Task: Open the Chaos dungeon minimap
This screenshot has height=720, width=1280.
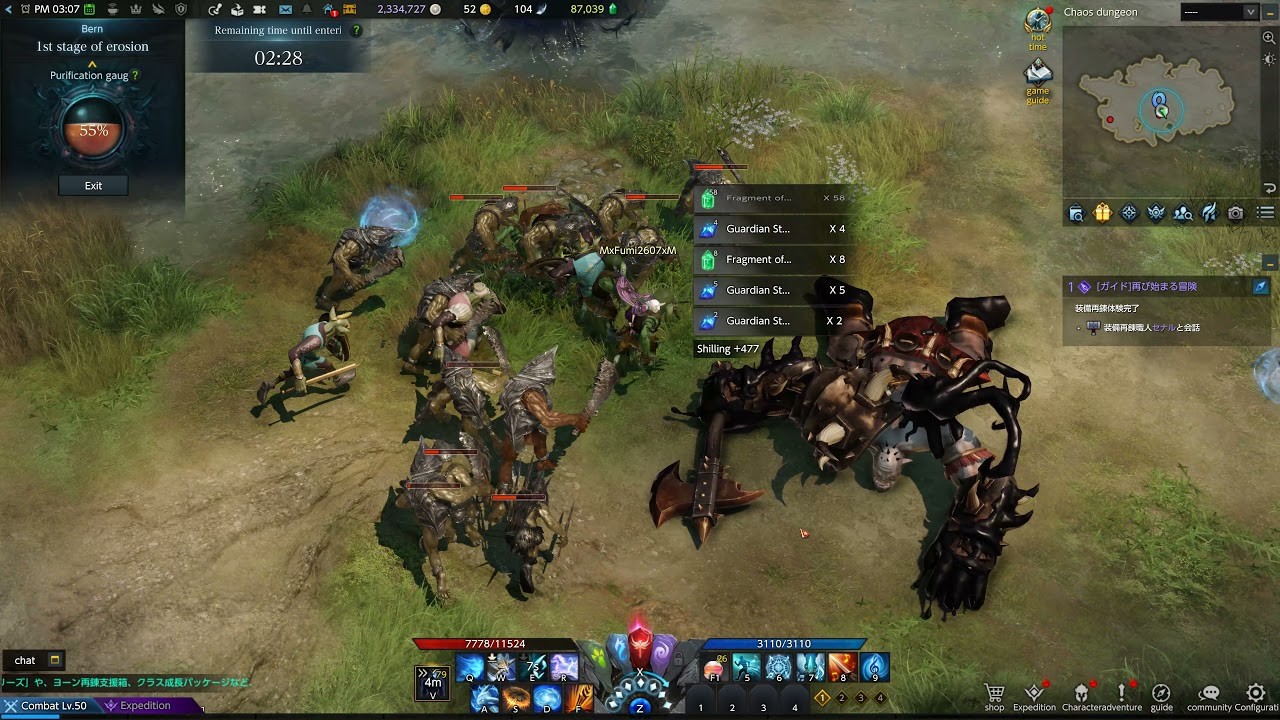Action: (x=1159, y=108)
